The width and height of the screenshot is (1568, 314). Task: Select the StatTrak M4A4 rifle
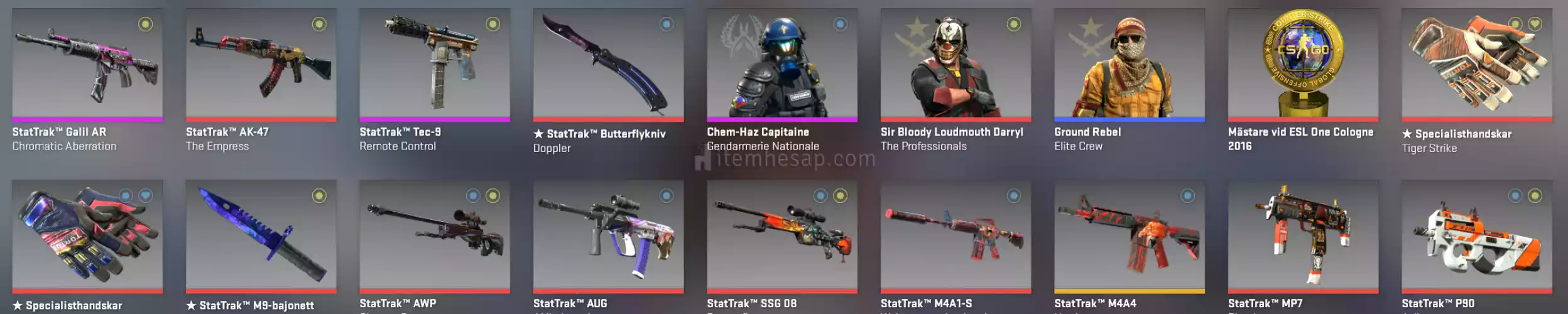coord(1129,237)
